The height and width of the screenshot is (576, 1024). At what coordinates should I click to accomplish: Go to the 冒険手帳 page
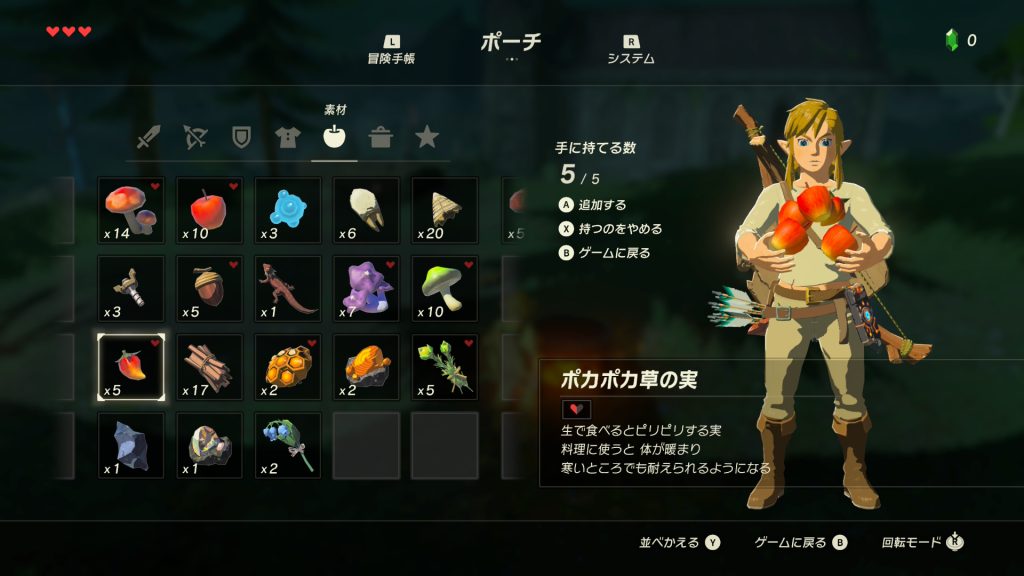pyautogui.click(x=391, y=50)
